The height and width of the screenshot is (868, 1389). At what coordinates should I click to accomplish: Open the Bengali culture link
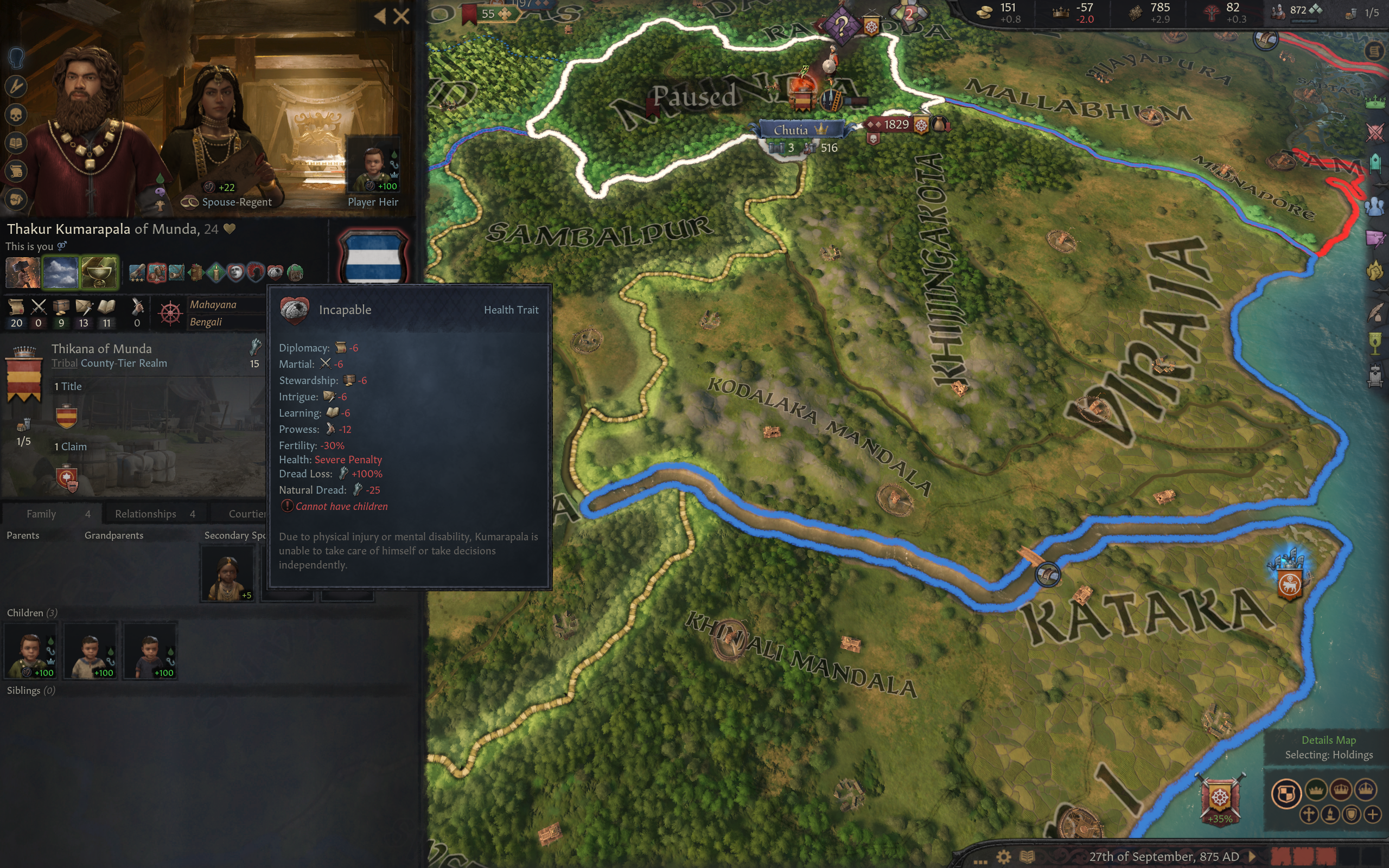coord(206,322)
